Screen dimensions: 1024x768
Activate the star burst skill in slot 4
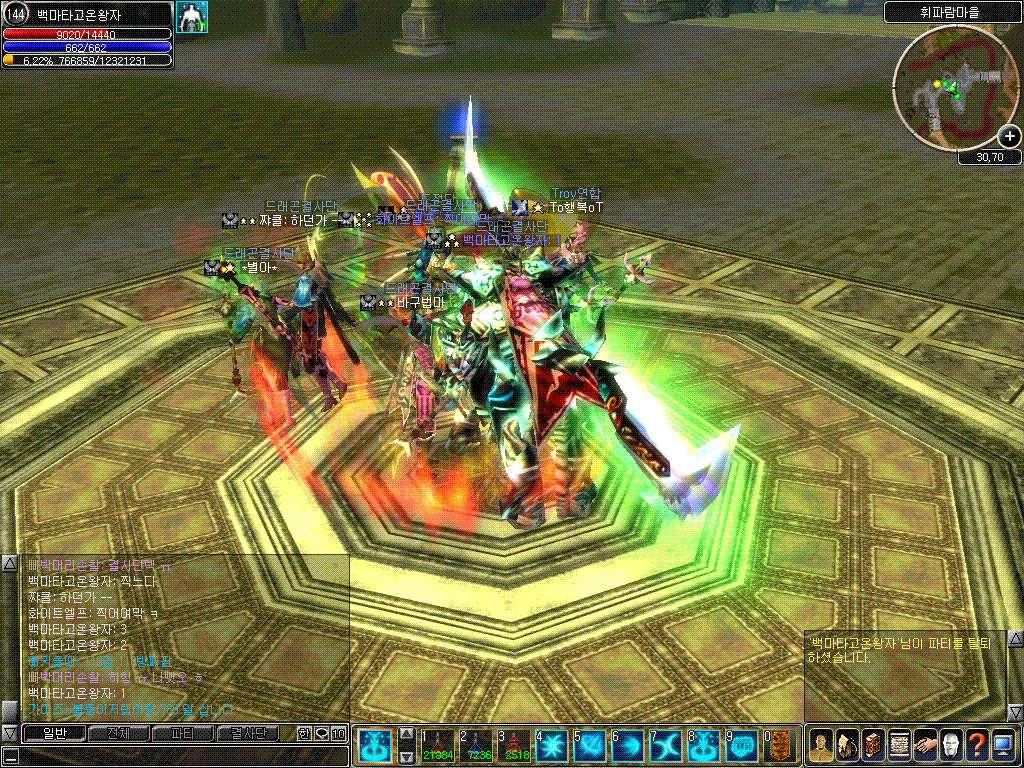(x=552, y=744)
